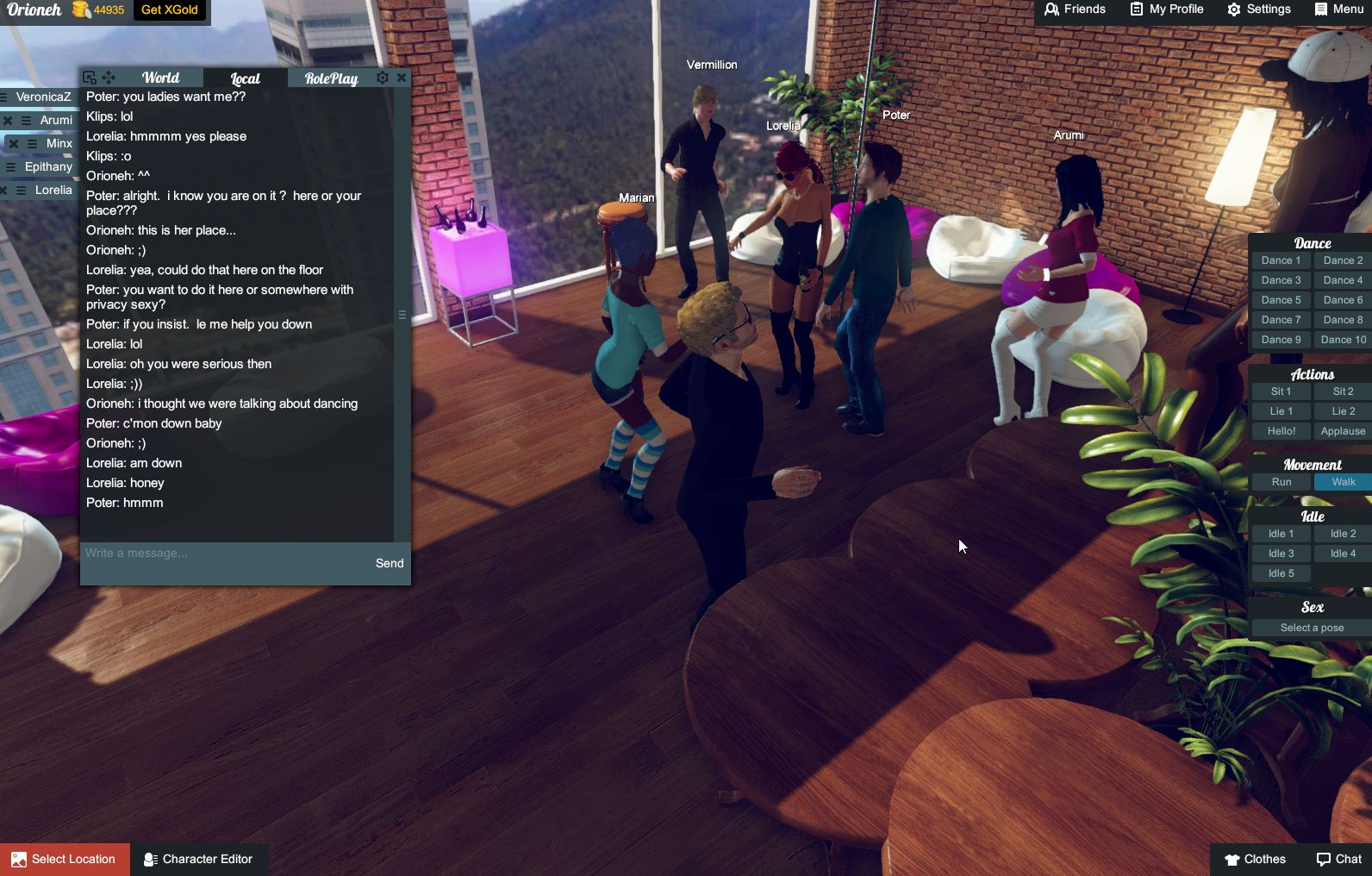The image size is (1372, 876).
Task: Click the Write a message chat field
Action: click(x=215, y=553)
